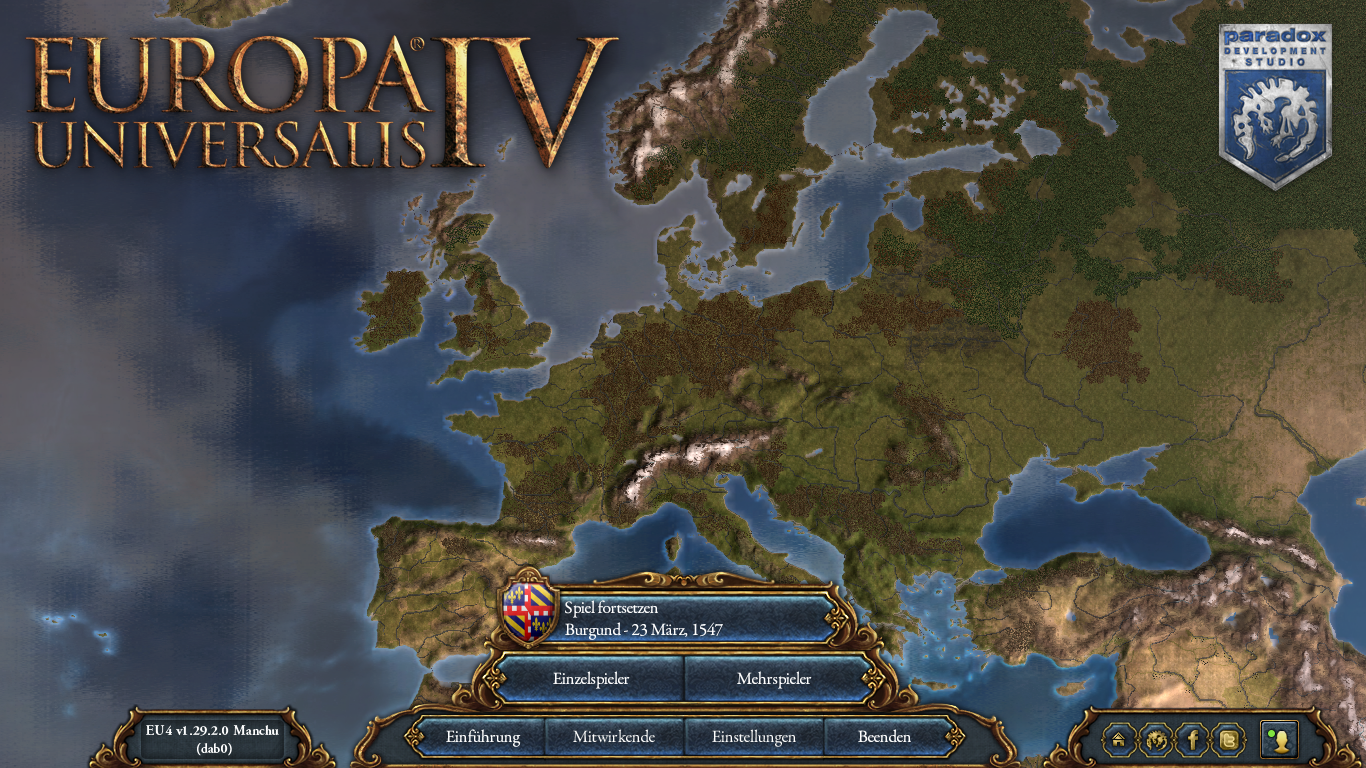Click the Paradox gear-dragon community icon
Screen dimensions: 1366x768
[1156, 740]
